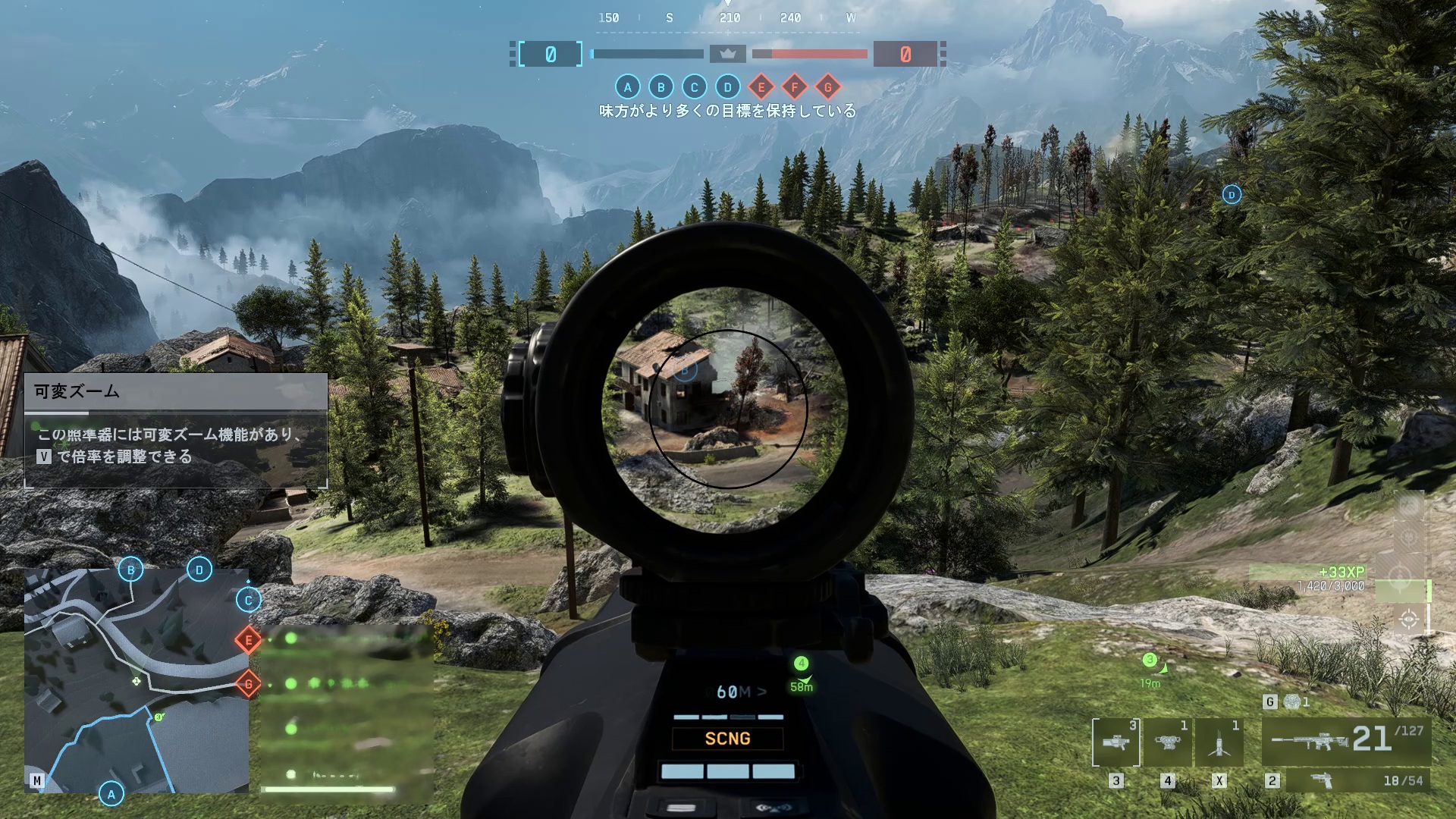
Task: Click the eye crosshair spotting icon
Action: tap(1409, 620)
